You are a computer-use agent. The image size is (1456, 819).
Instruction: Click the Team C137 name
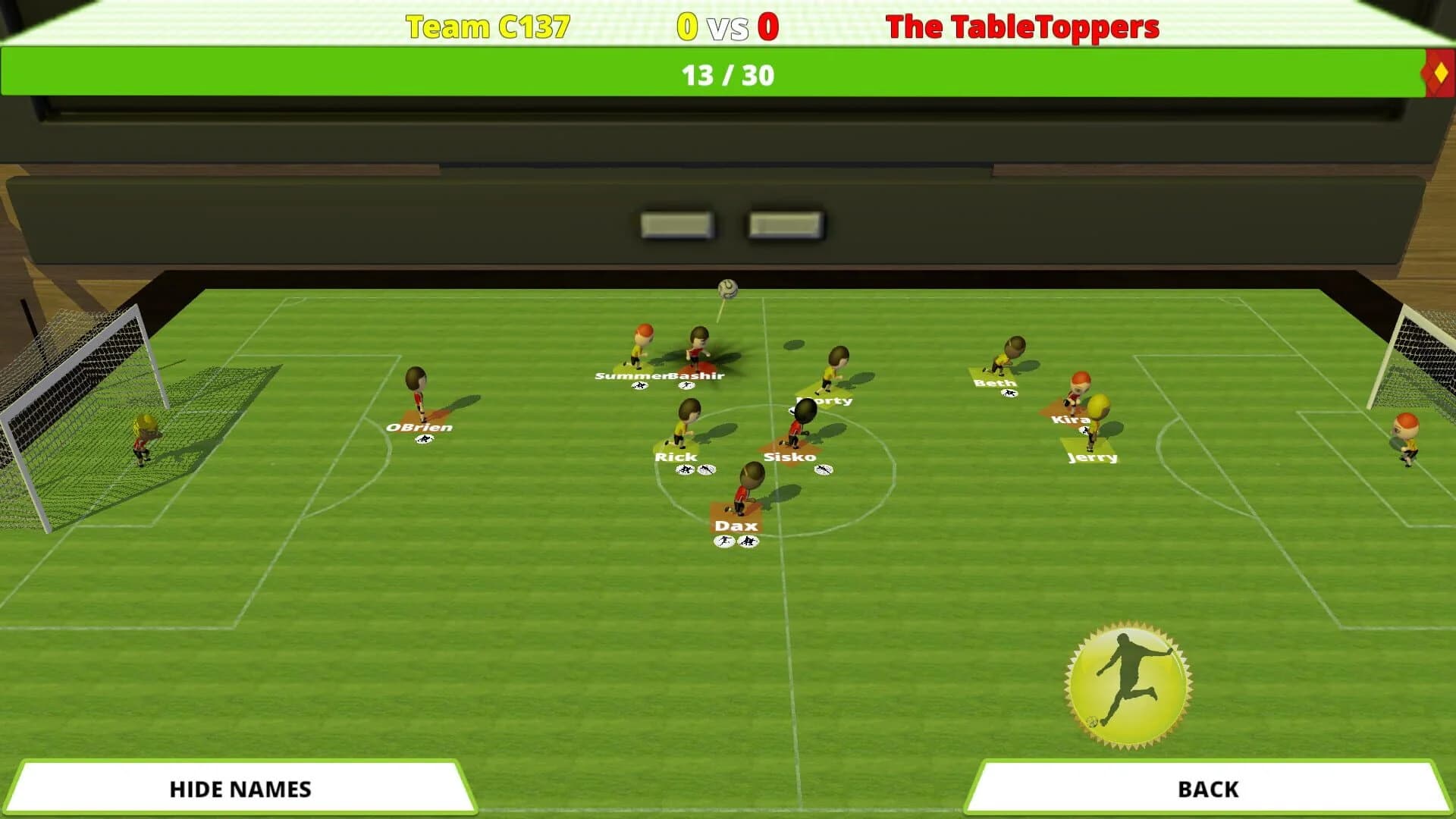coord(486,26)
